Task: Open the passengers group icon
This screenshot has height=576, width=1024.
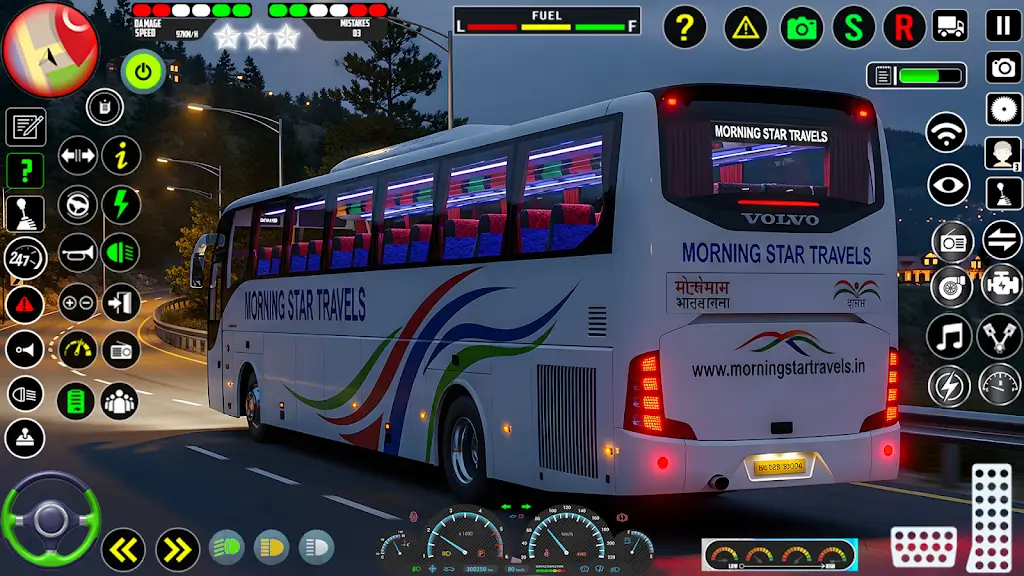Action: (x=120, y=401)
